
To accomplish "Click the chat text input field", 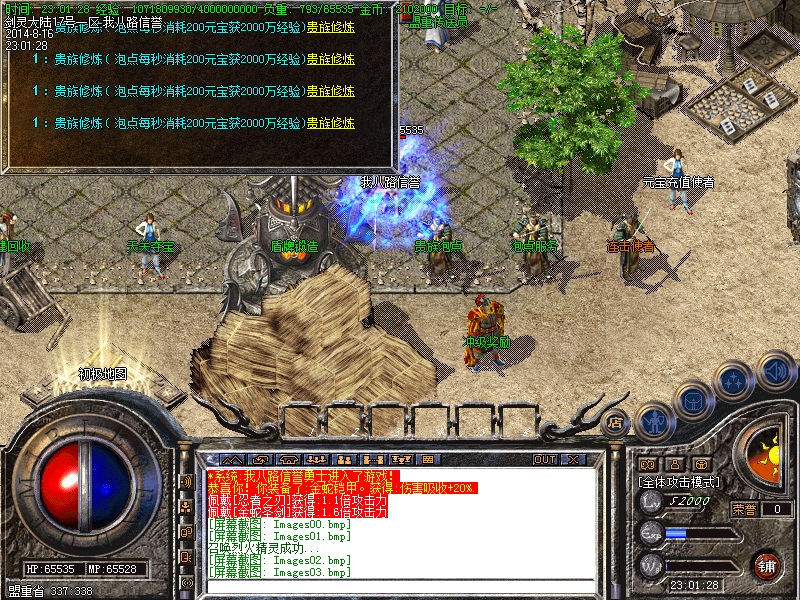I will [x=400, y=584].
